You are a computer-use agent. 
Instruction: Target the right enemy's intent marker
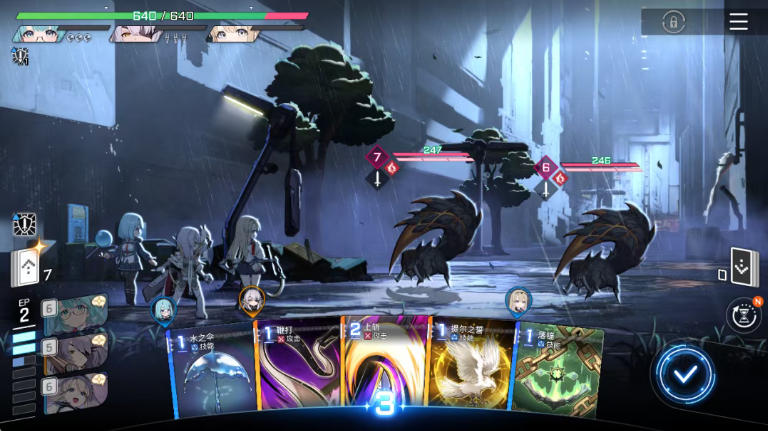[x=546, y=167]
